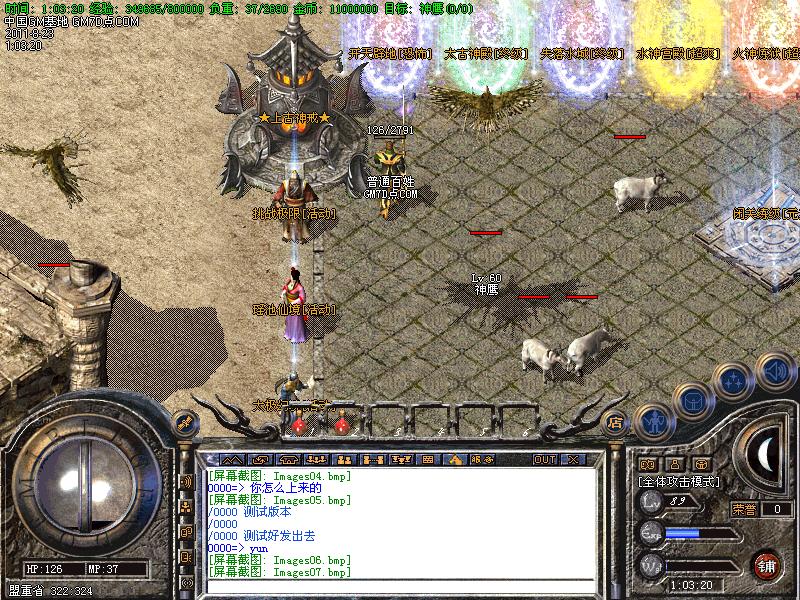Toggle the attack mode label 全体攻击模式
The width and height of the screenshot is (800, 600).
(x=676, y=481)
